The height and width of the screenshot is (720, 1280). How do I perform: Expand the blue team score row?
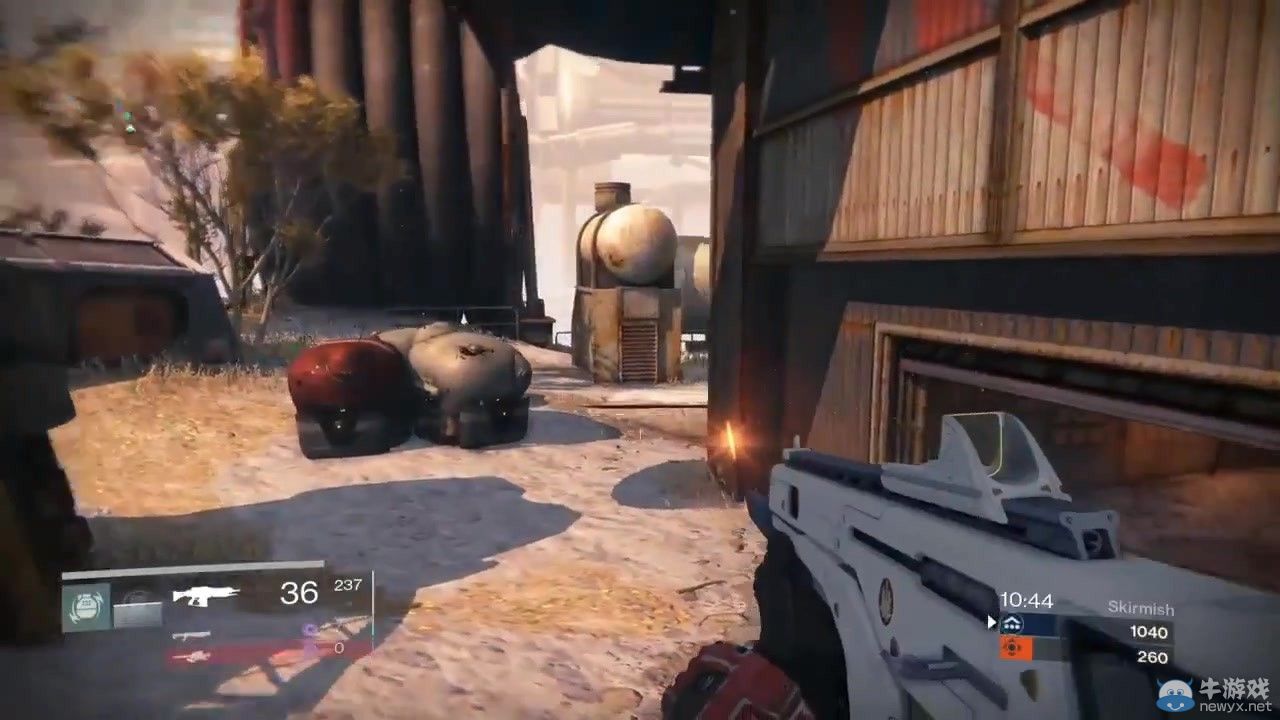1090,622
